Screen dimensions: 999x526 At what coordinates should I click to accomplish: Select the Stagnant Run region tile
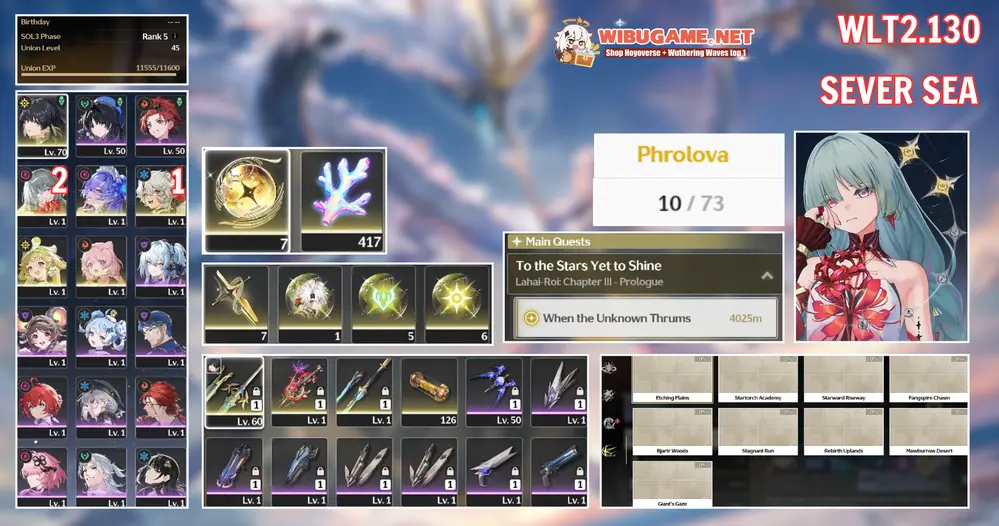click(x=757, y=431)
